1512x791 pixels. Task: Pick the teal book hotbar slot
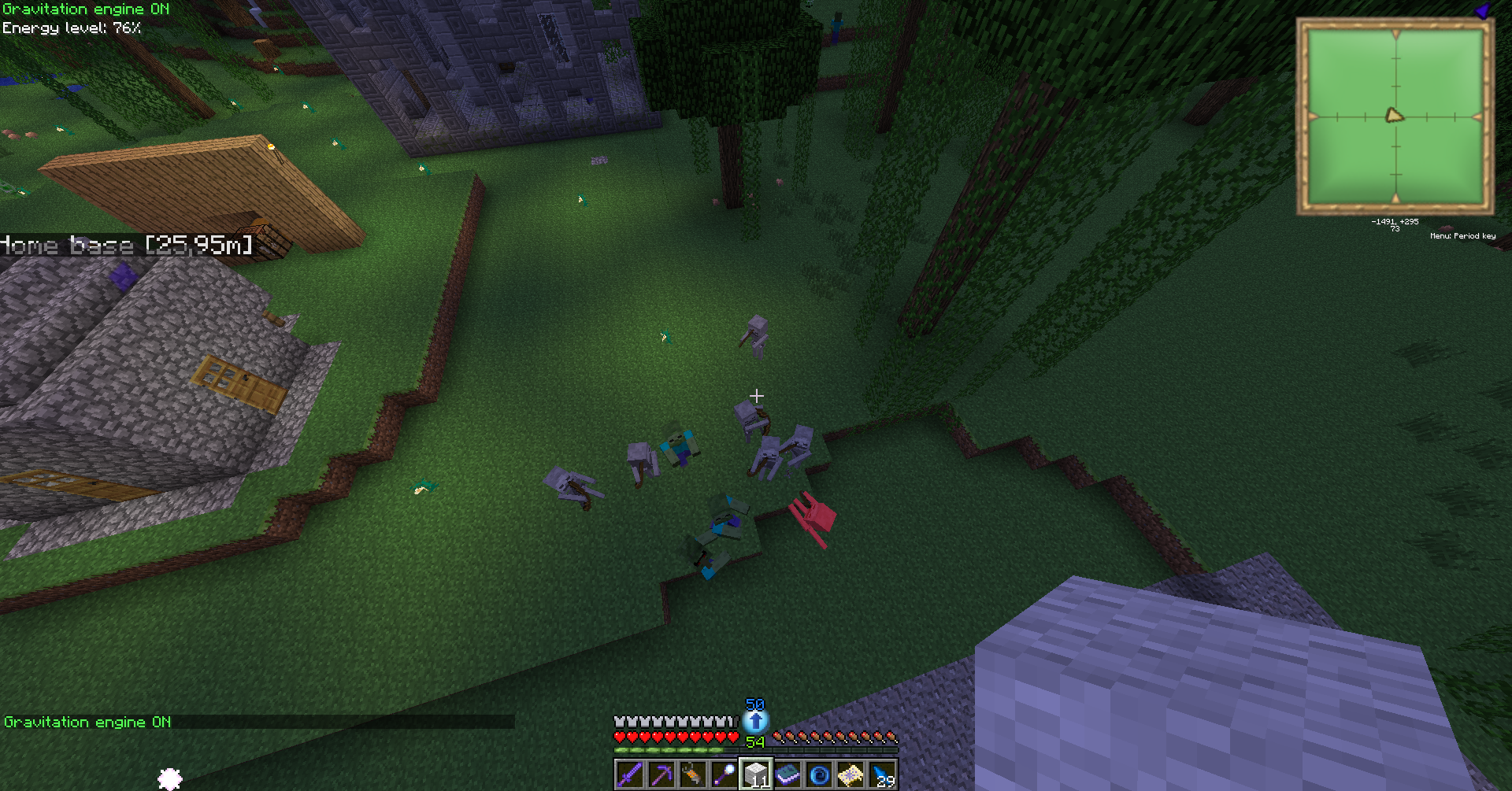click(787, 775)
